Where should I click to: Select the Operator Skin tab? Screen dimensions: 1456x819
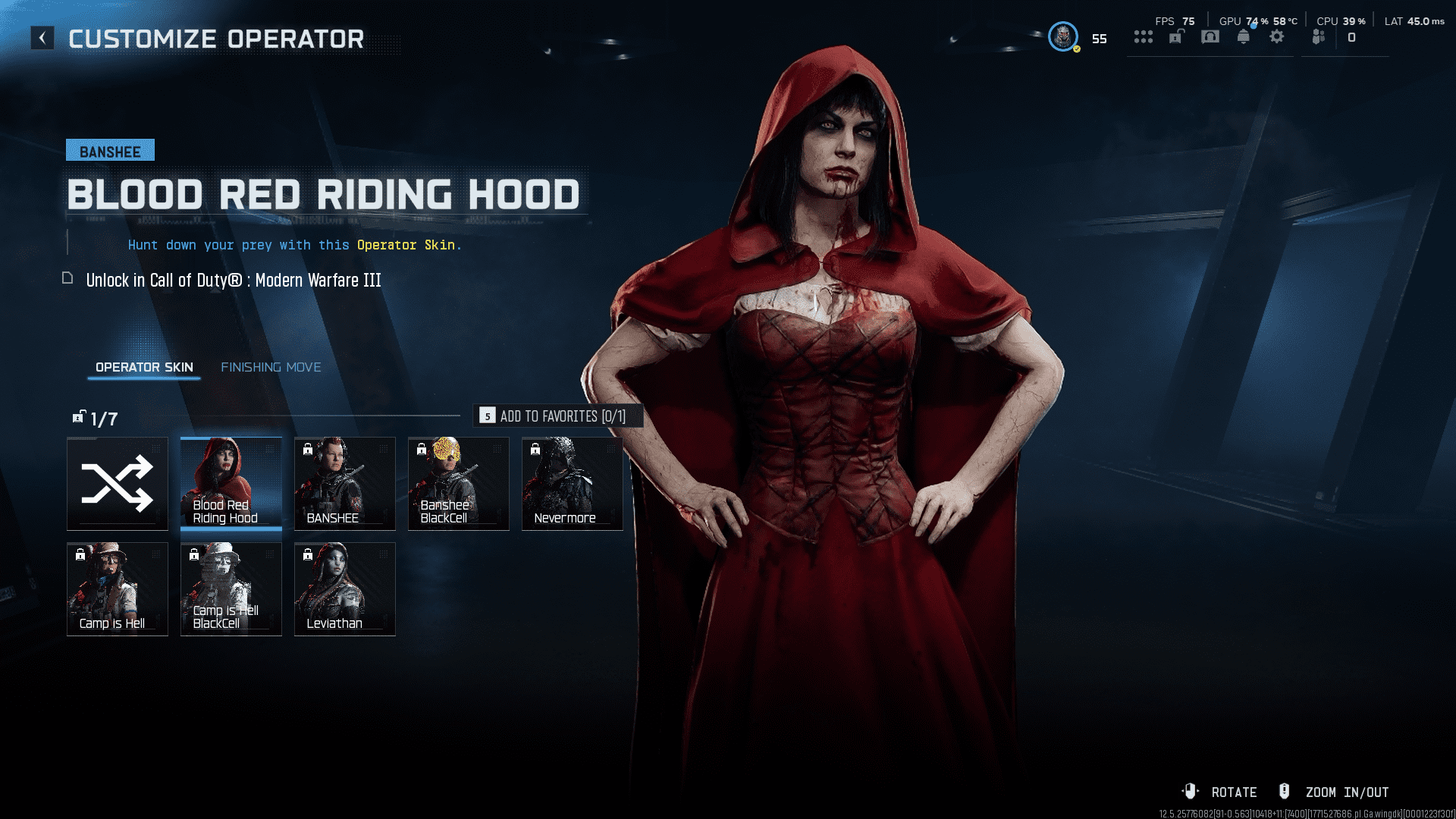(x=144, y=367)
